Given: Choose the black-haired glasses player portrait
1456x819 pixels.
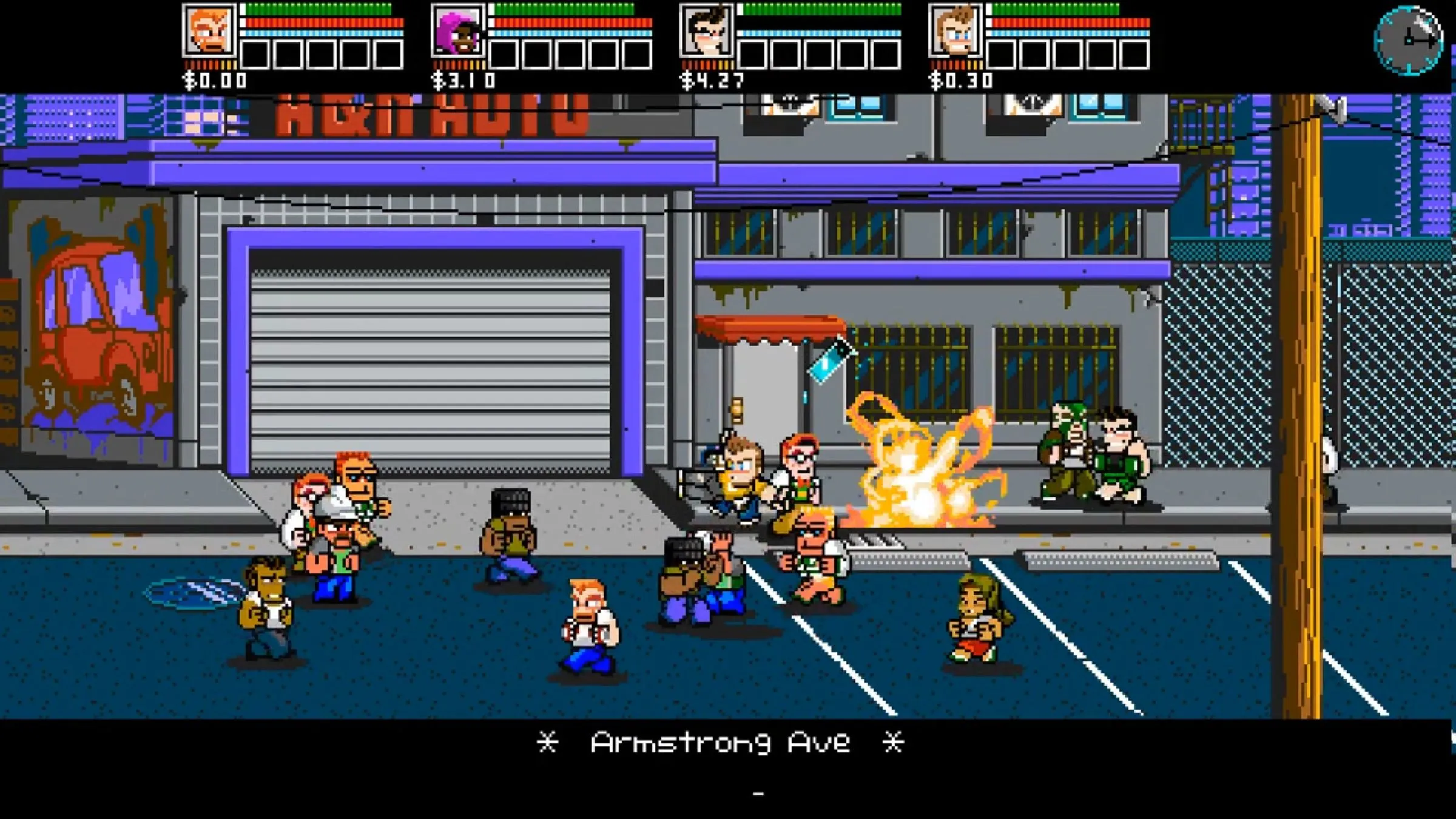Looking at the screenshot, I should click(x=707, y=30).
